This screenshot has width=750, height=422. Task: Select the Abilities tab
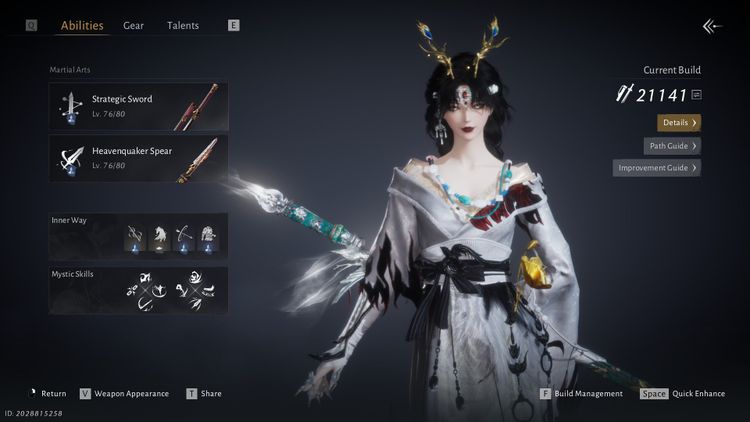click(x=82, y=25)
